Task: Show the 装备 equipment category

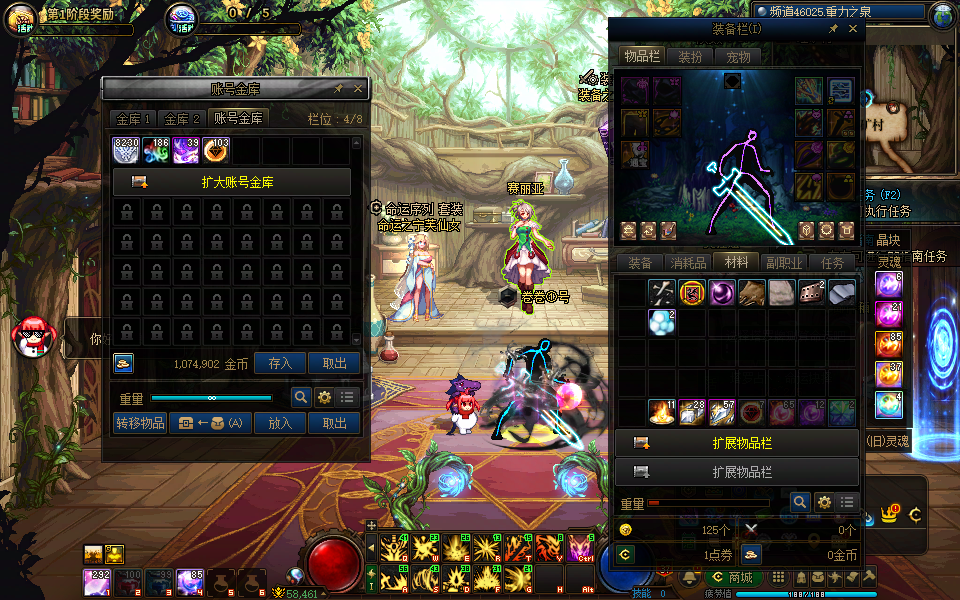Action: click(640, 263)
